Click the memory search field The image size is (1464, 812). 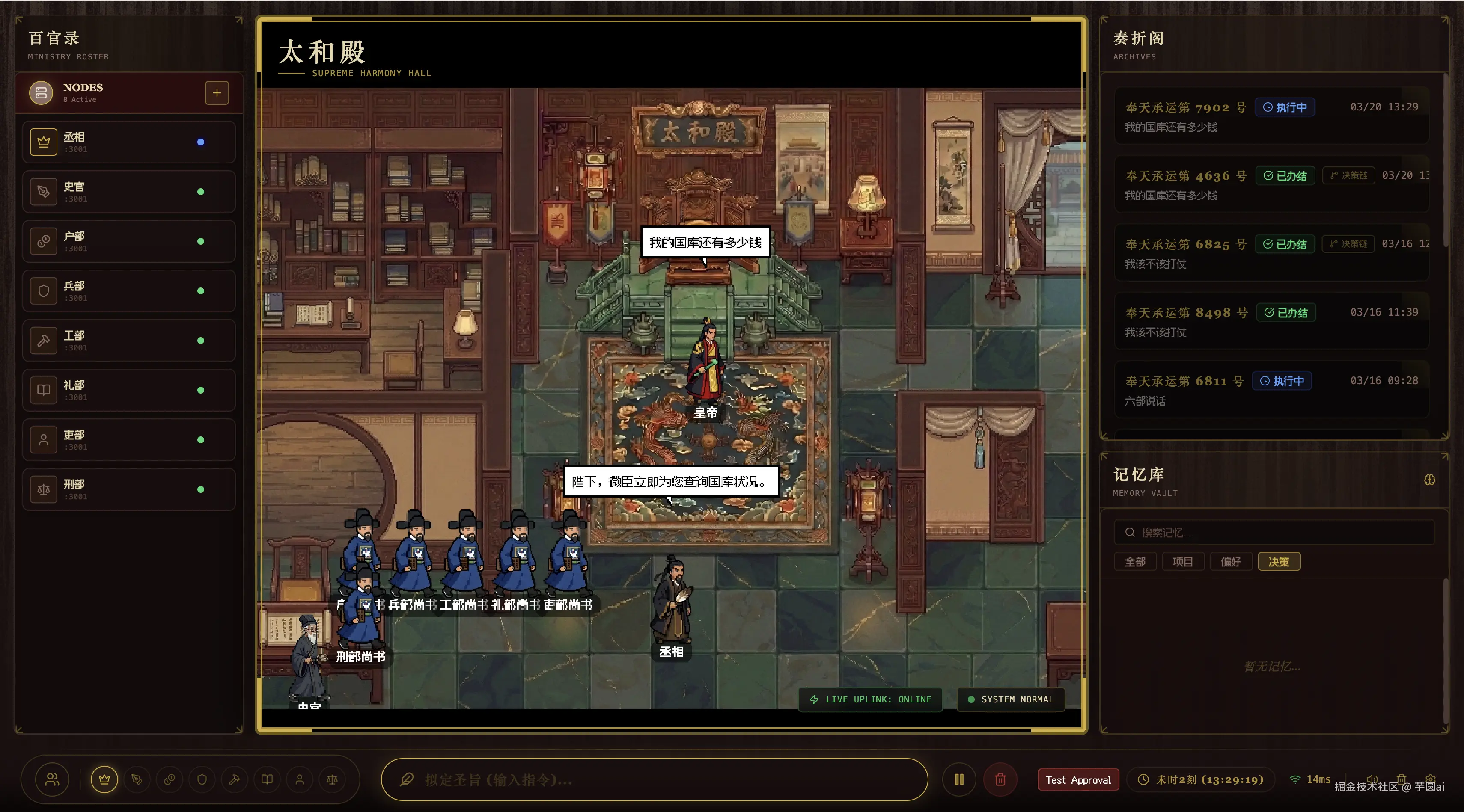click(1279, 533)
